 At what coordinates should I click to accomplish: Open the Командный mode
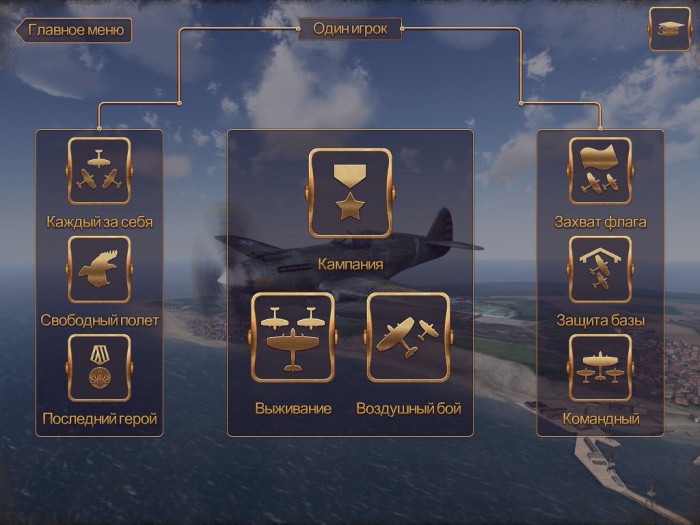click(x=600, y=367)
